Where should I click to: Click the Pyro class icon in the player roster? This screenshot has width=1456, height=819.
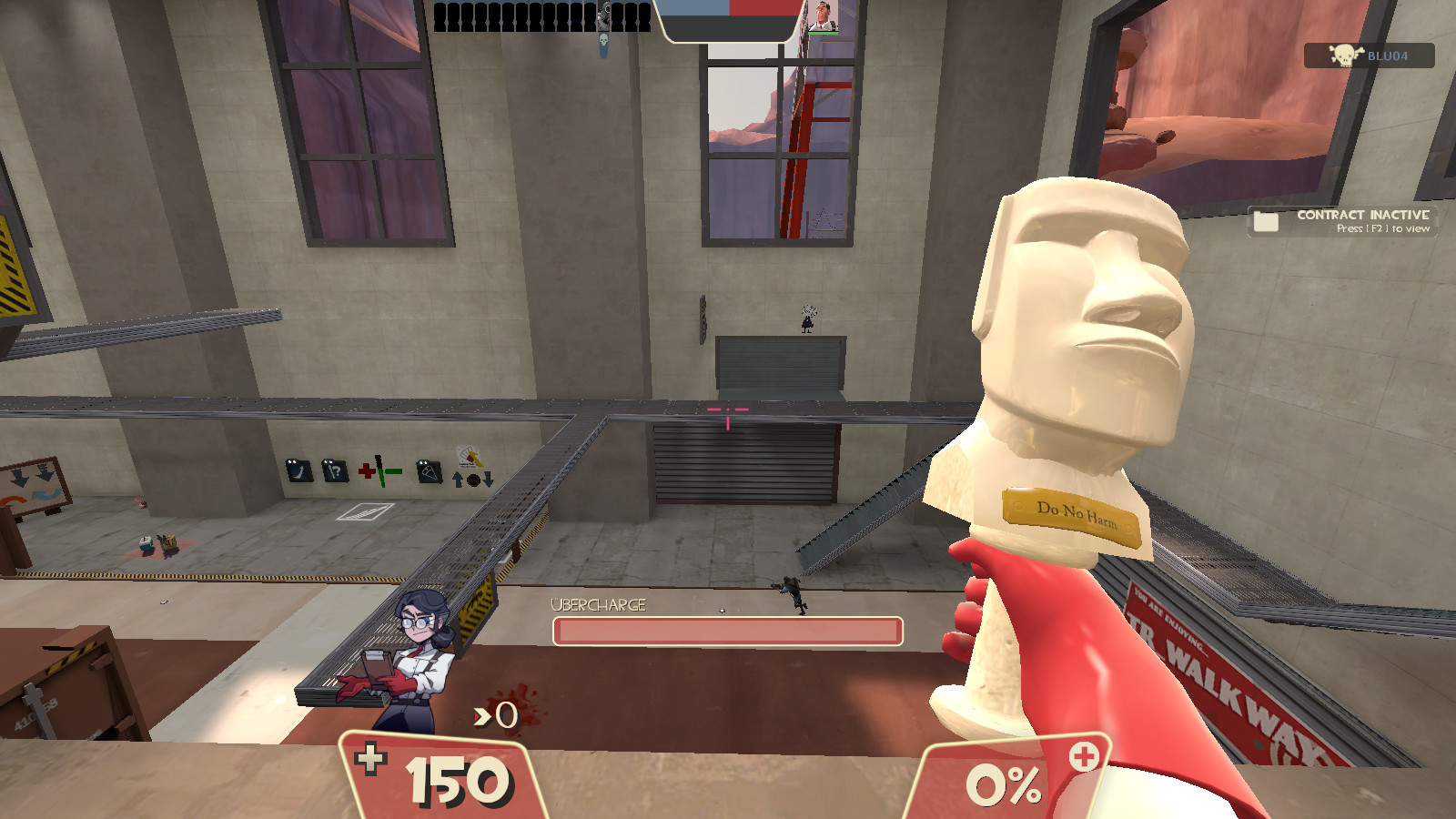(x=602, y=15)
